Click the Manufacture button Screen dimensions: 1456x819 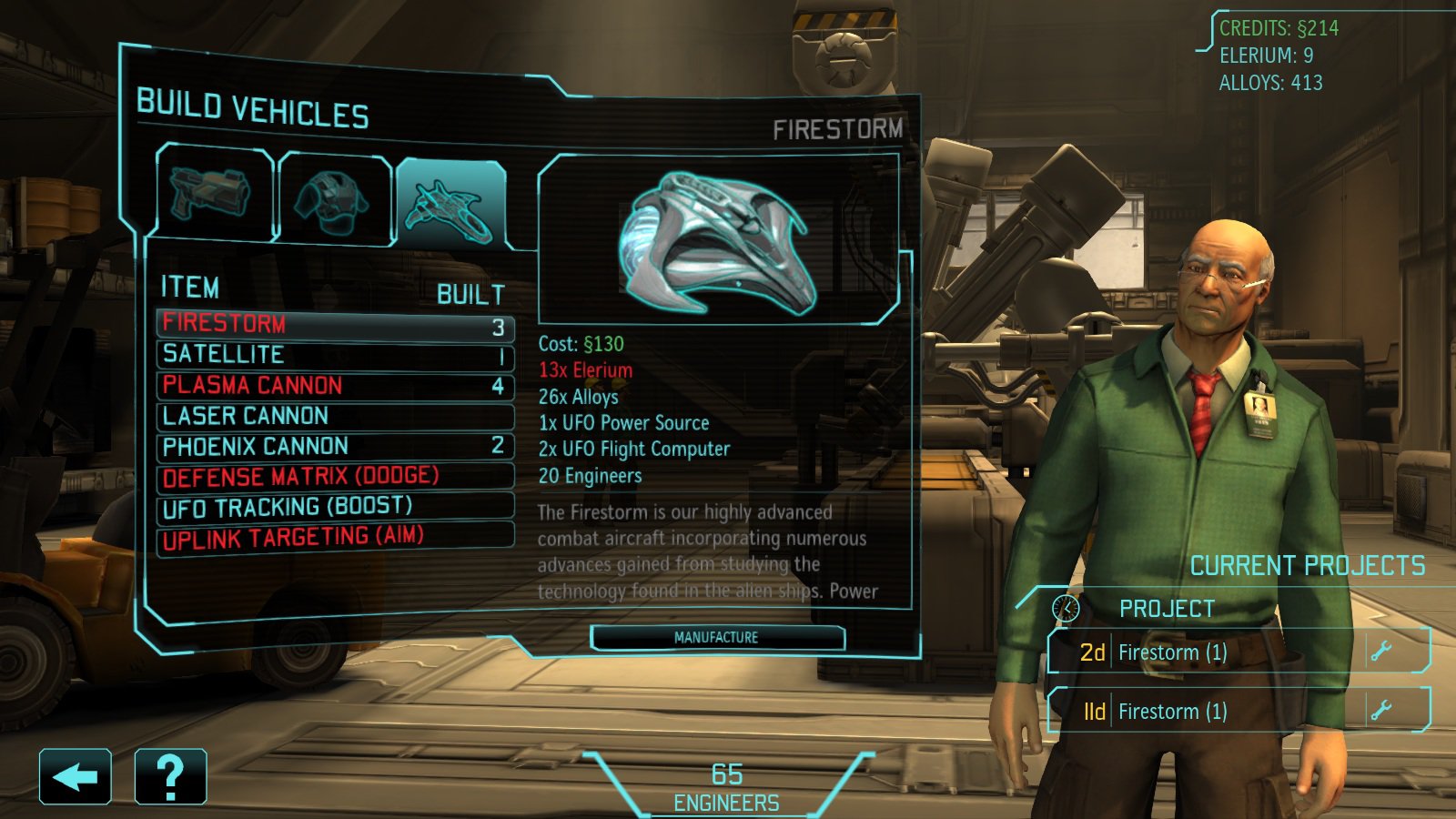pyautogui.click(x=717, y=638)
